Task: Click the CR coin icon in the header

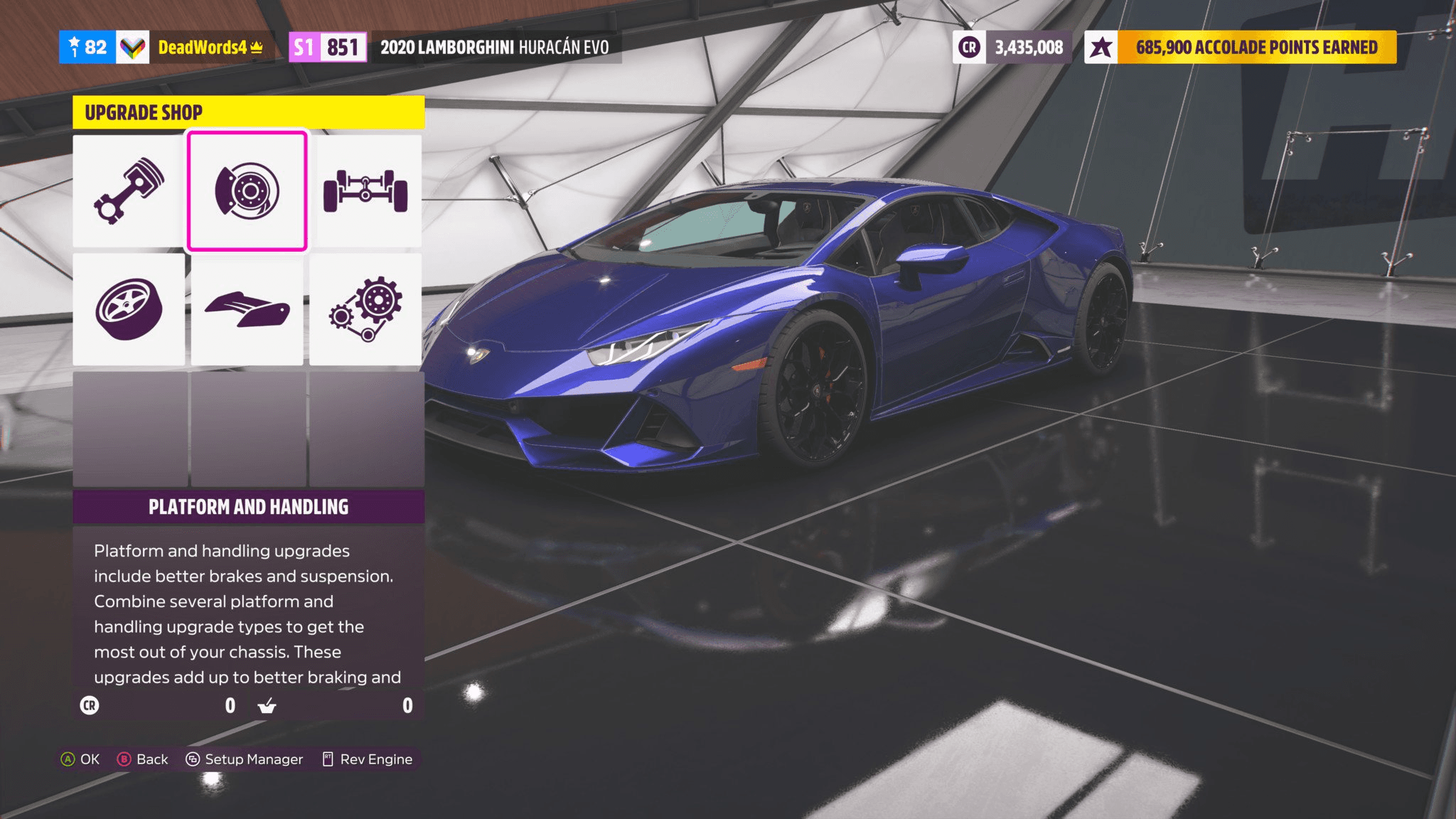Action: 969,48
